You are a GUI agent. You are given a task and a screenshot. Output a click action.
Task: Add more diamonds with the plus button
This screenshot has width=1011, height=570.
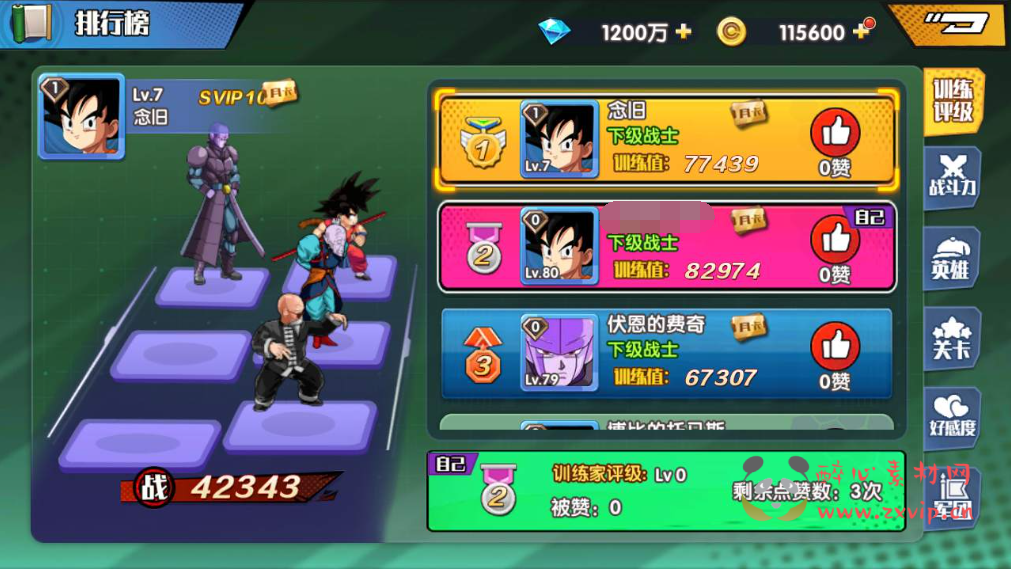[x=684, y=32]
